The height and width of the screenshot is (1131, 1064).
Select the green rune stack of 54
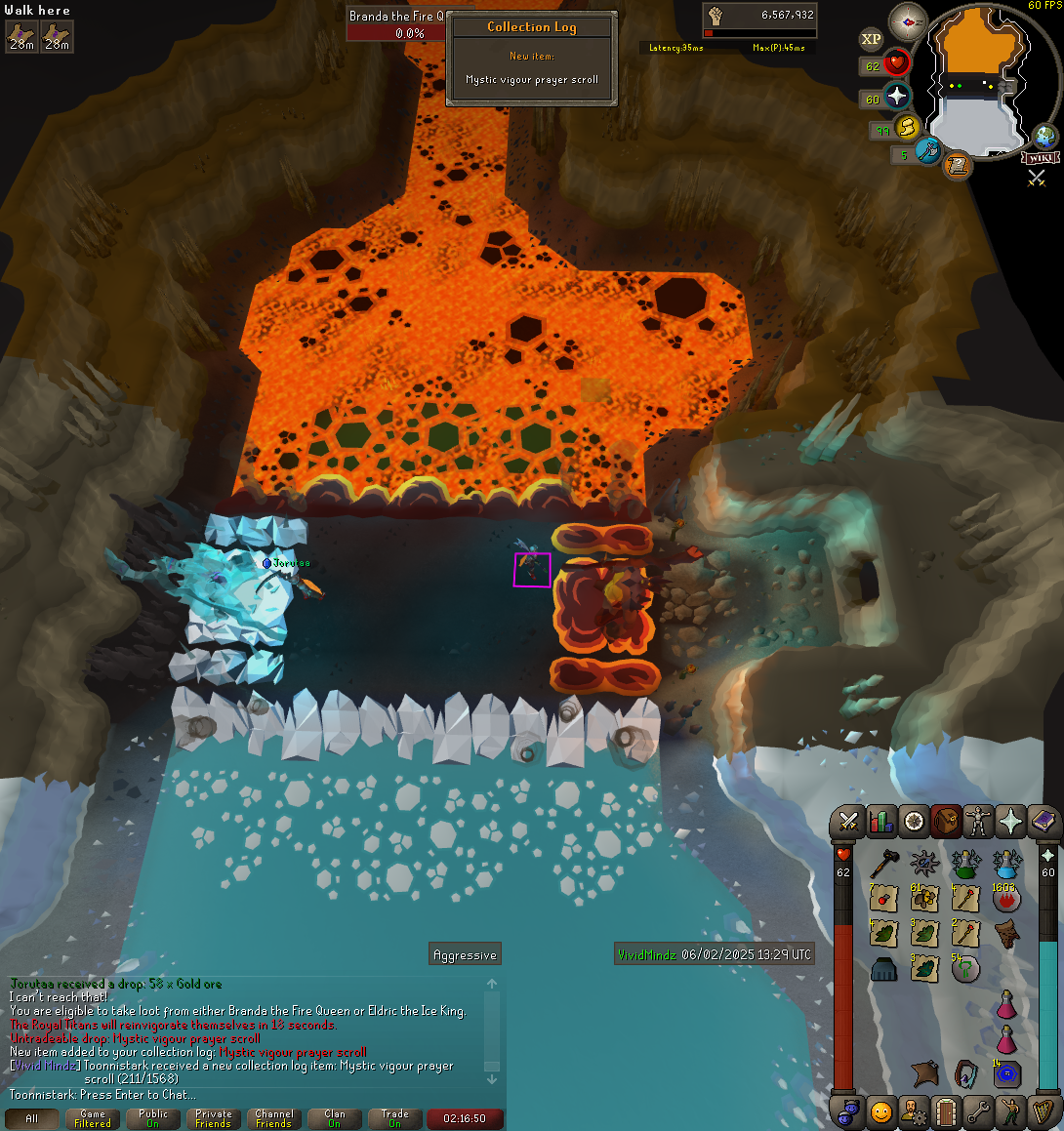(965, 968)
